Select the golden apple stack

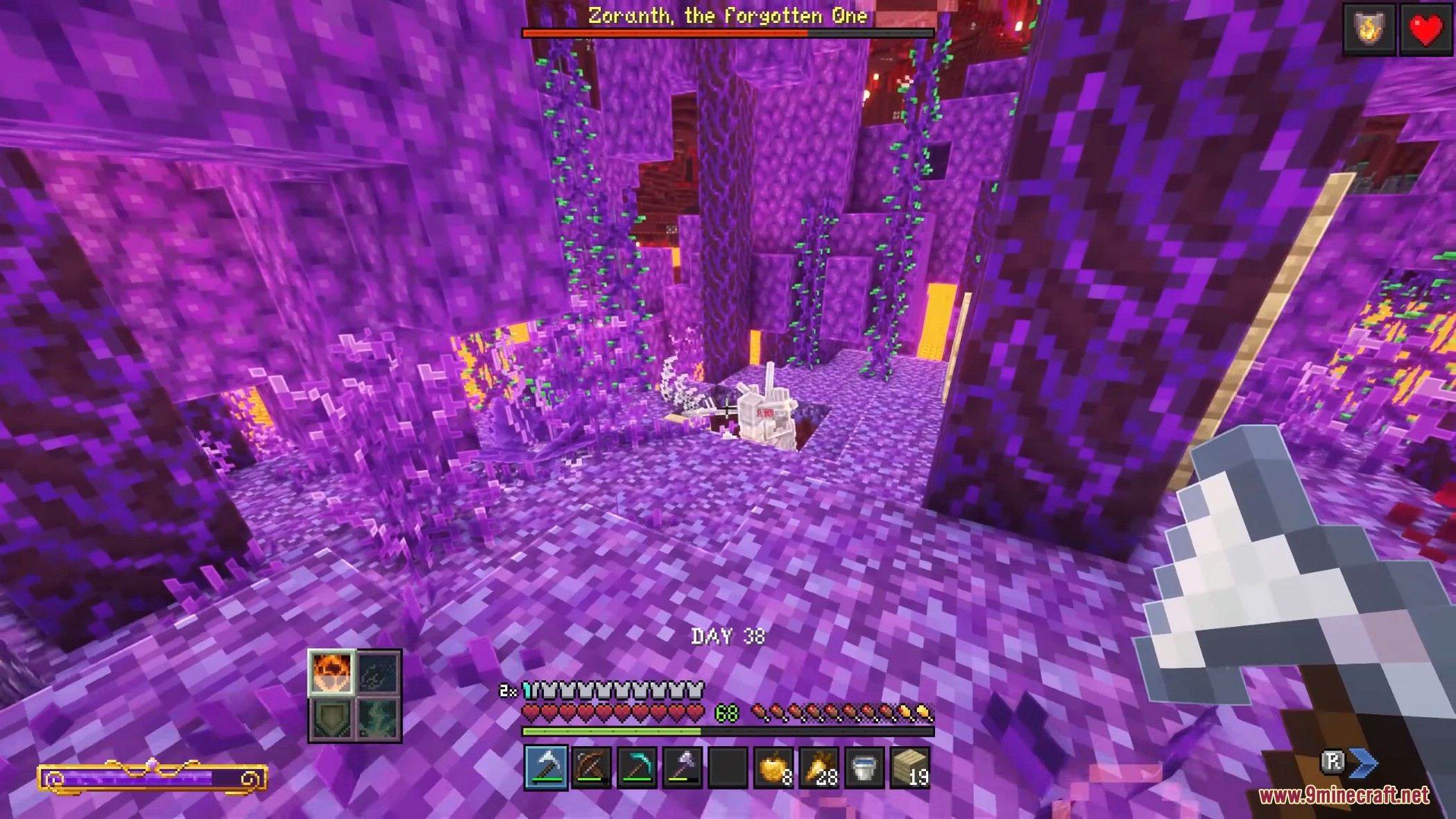click(773, 767)
